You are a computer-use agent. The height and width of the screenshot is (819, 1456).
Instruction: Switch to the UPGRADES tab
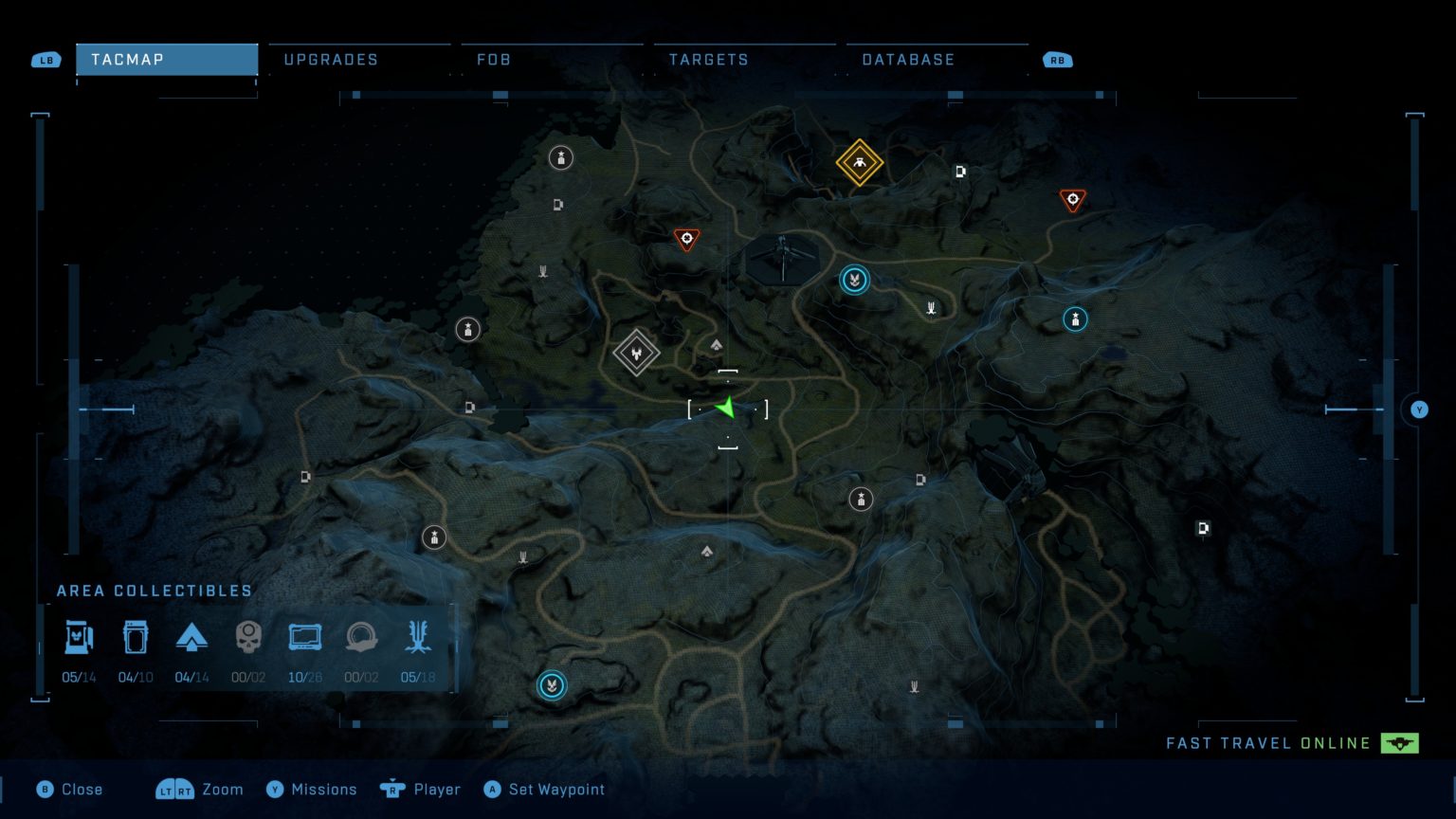click(330, 59)
